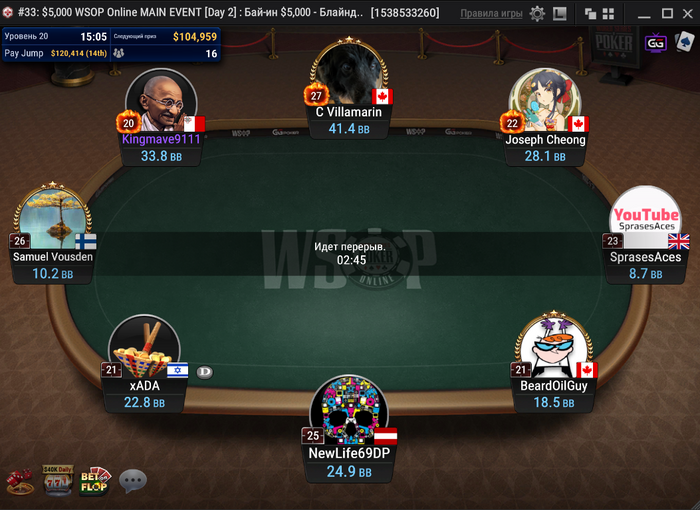Toggle the table layout square icon
Viewport: 700px width, 510px height.
(x=558, y=14)
